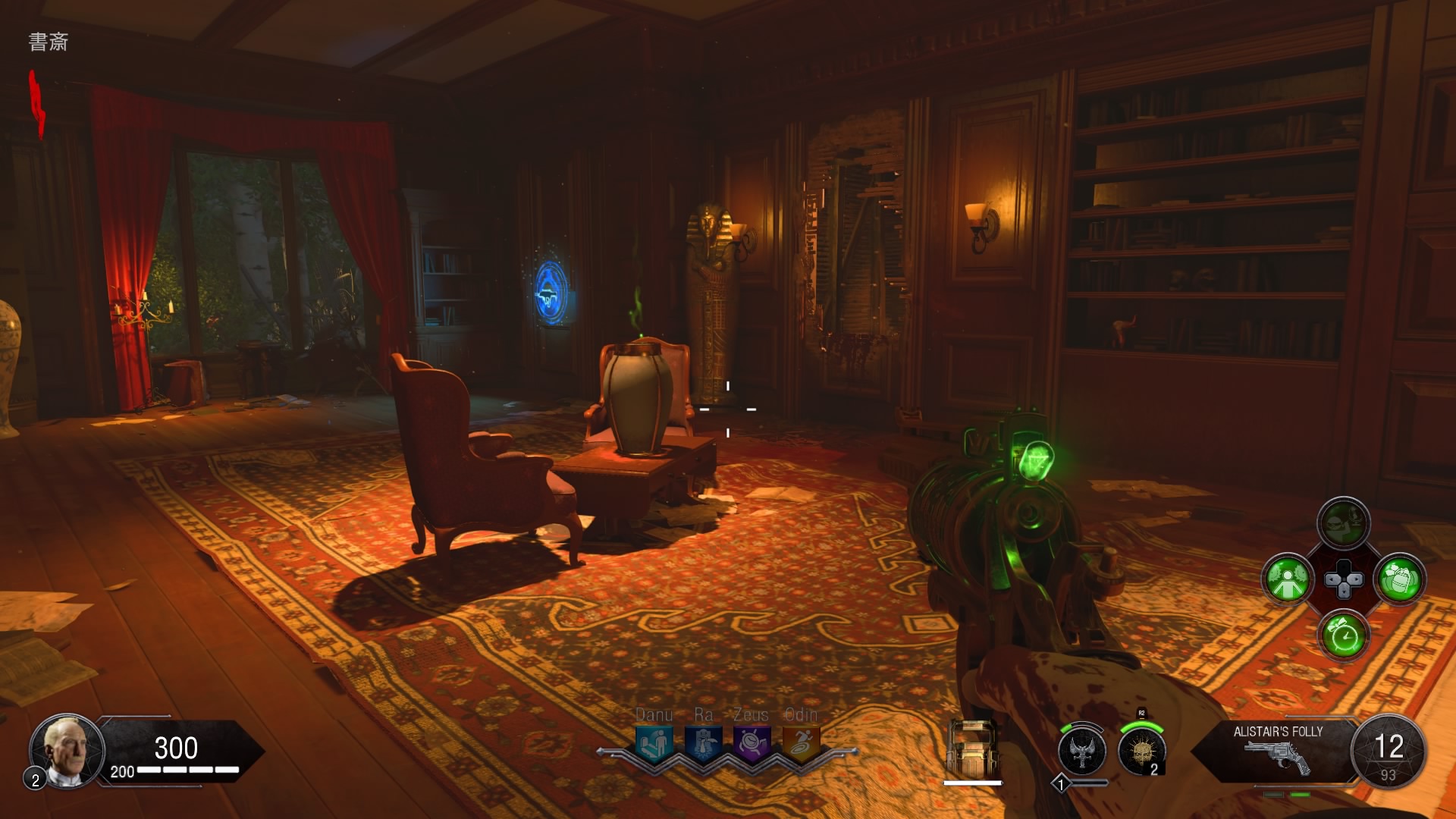Activate the alarm clock elixir
Image resolution: width=1456 pixels, height=819 pixels.
tap(1344, 635)
